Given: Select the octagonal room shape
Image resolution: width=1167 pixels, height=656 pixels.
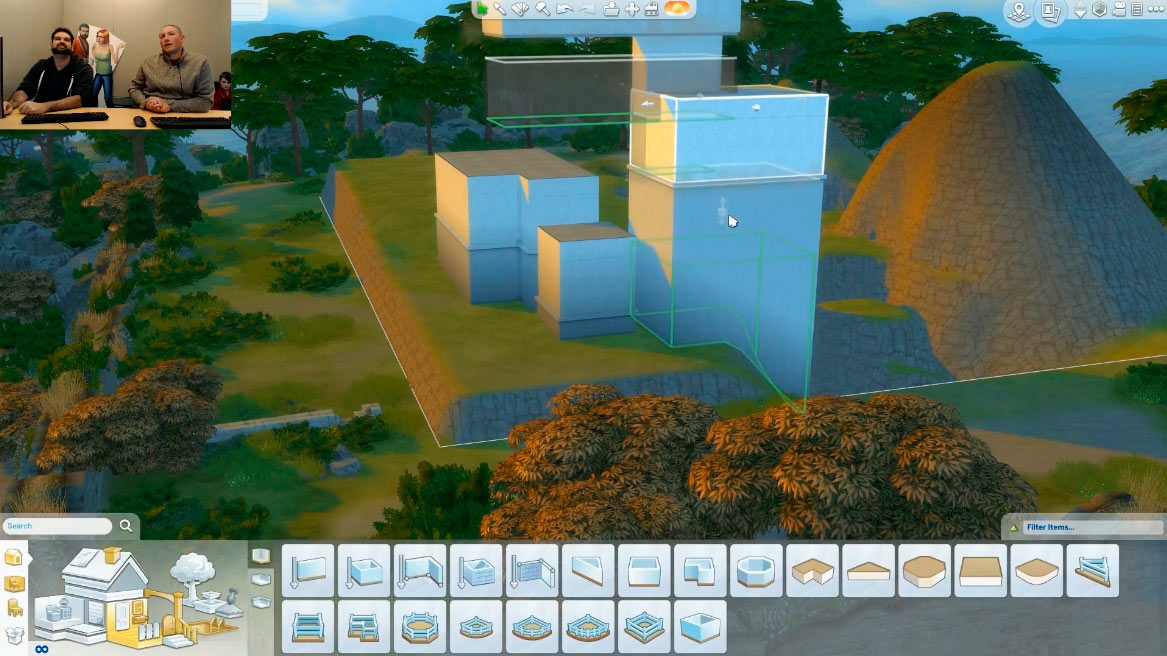Looking at the screenshot, I should 756,571.
